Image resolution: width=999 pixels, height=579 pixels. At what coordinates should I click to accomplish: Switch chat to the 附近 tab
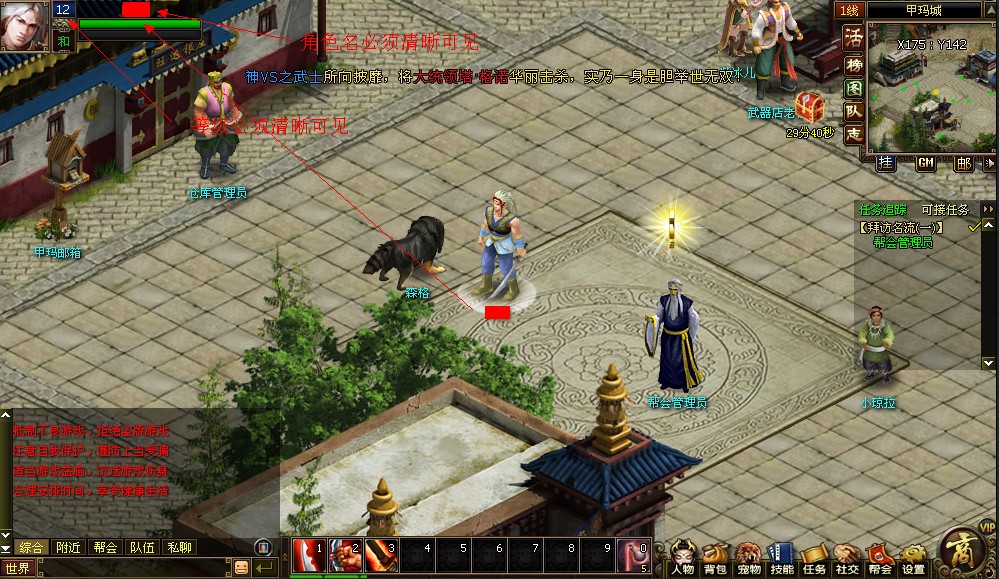pyautogui.click(x=69, y=547)
